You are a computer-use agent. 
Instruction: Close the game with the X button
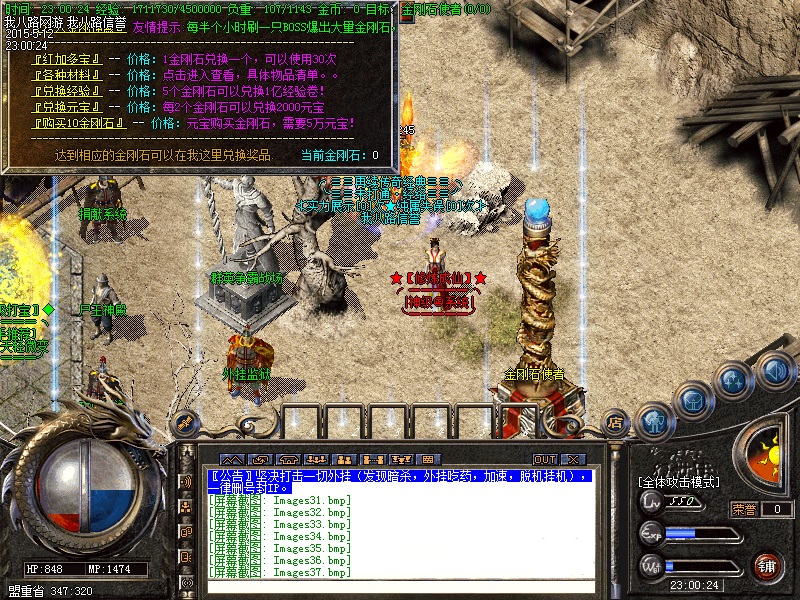tap(573, 459)
